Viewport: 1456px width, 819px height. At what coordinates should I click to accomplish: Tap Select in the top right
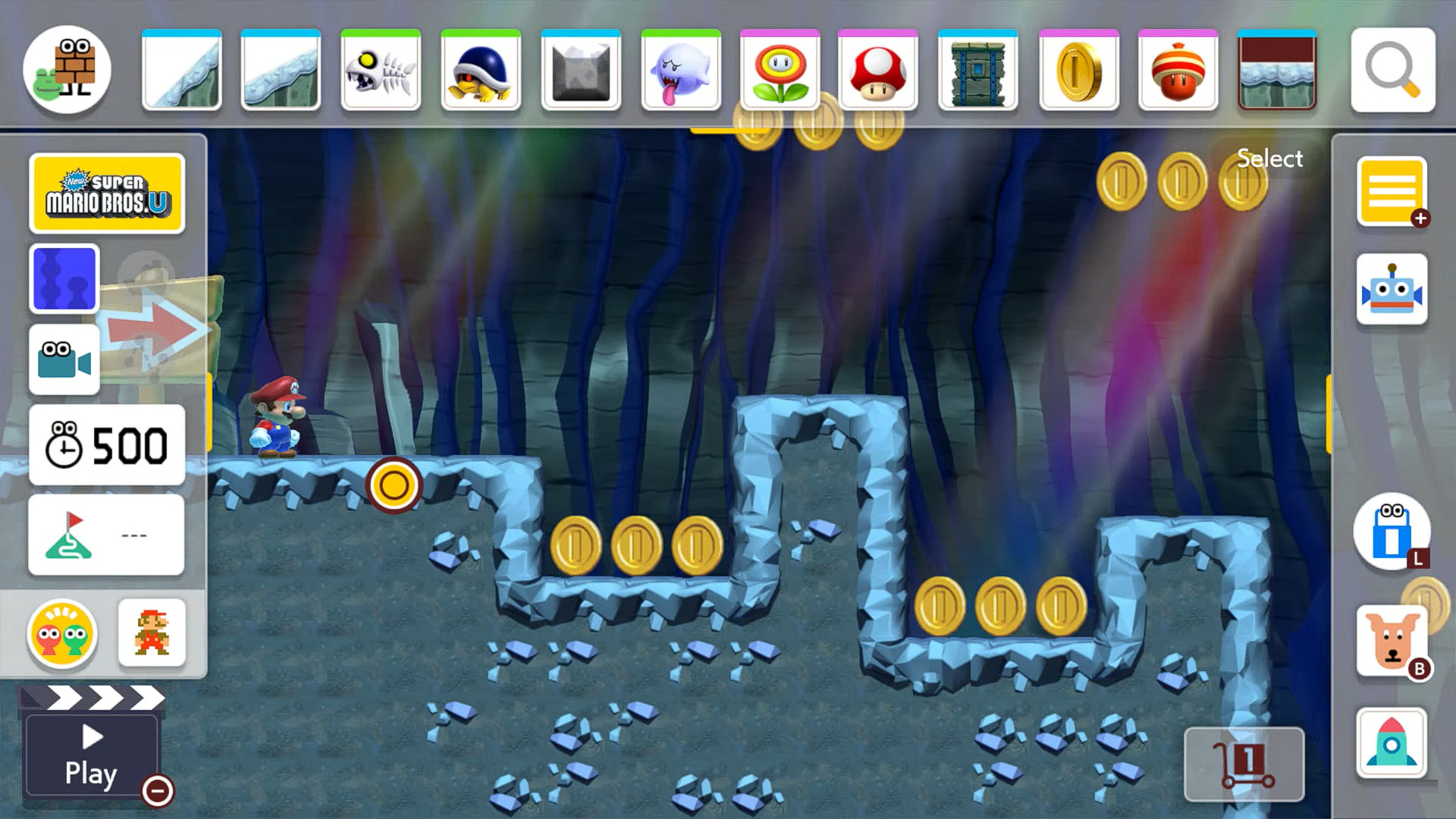[1269, 158]
